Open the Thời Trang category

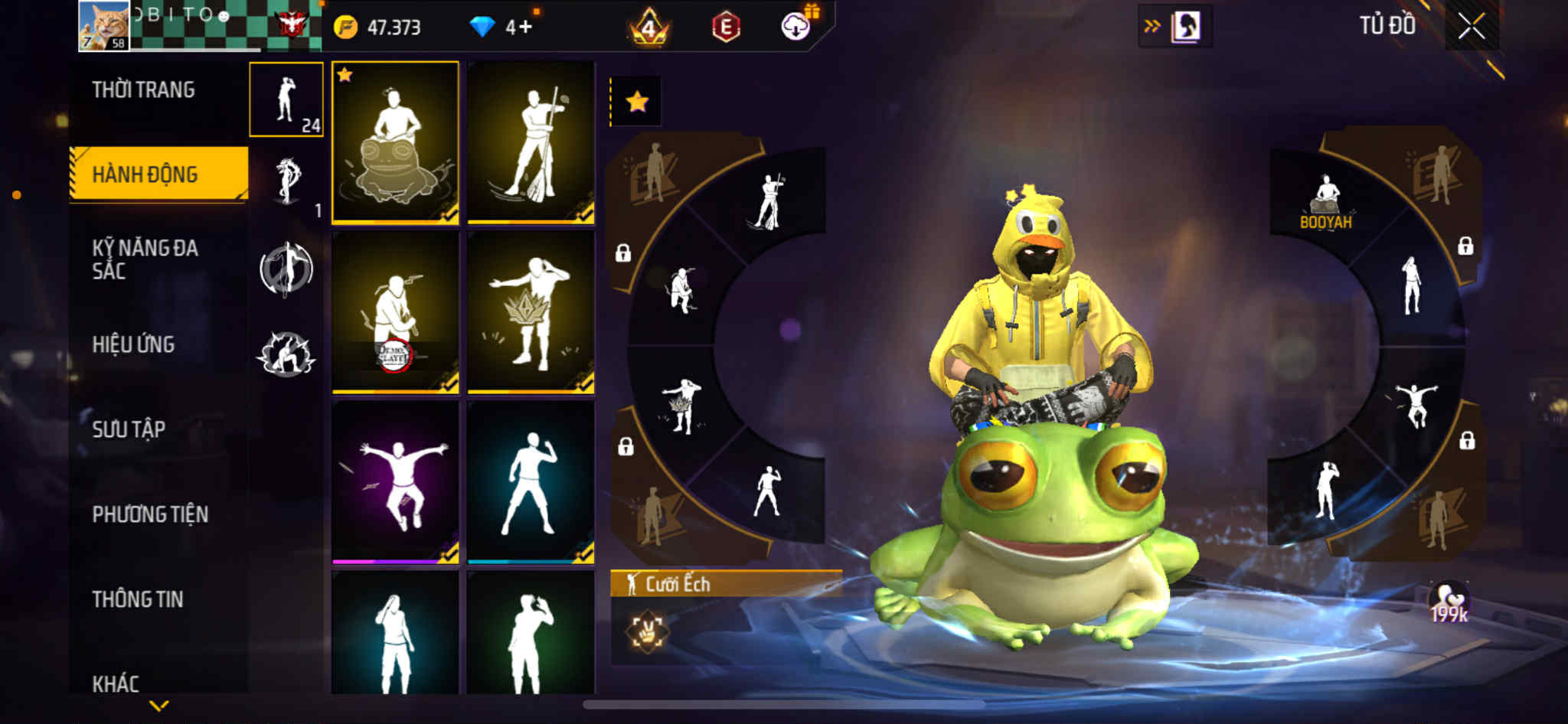[x=144, y=90]
